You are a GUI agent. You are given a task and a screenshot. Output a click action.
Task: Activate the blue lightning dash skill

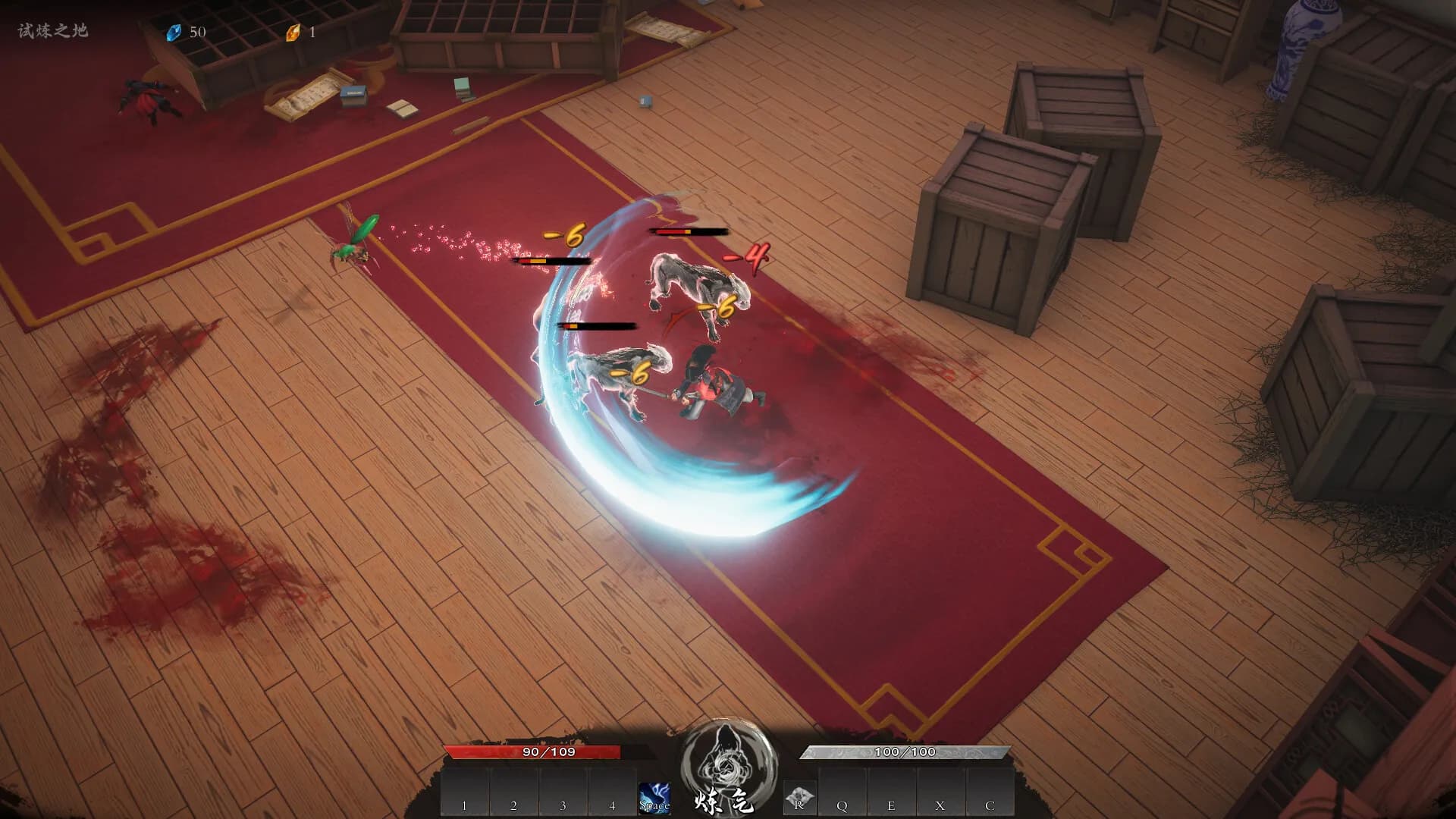(x=654, y=798)
